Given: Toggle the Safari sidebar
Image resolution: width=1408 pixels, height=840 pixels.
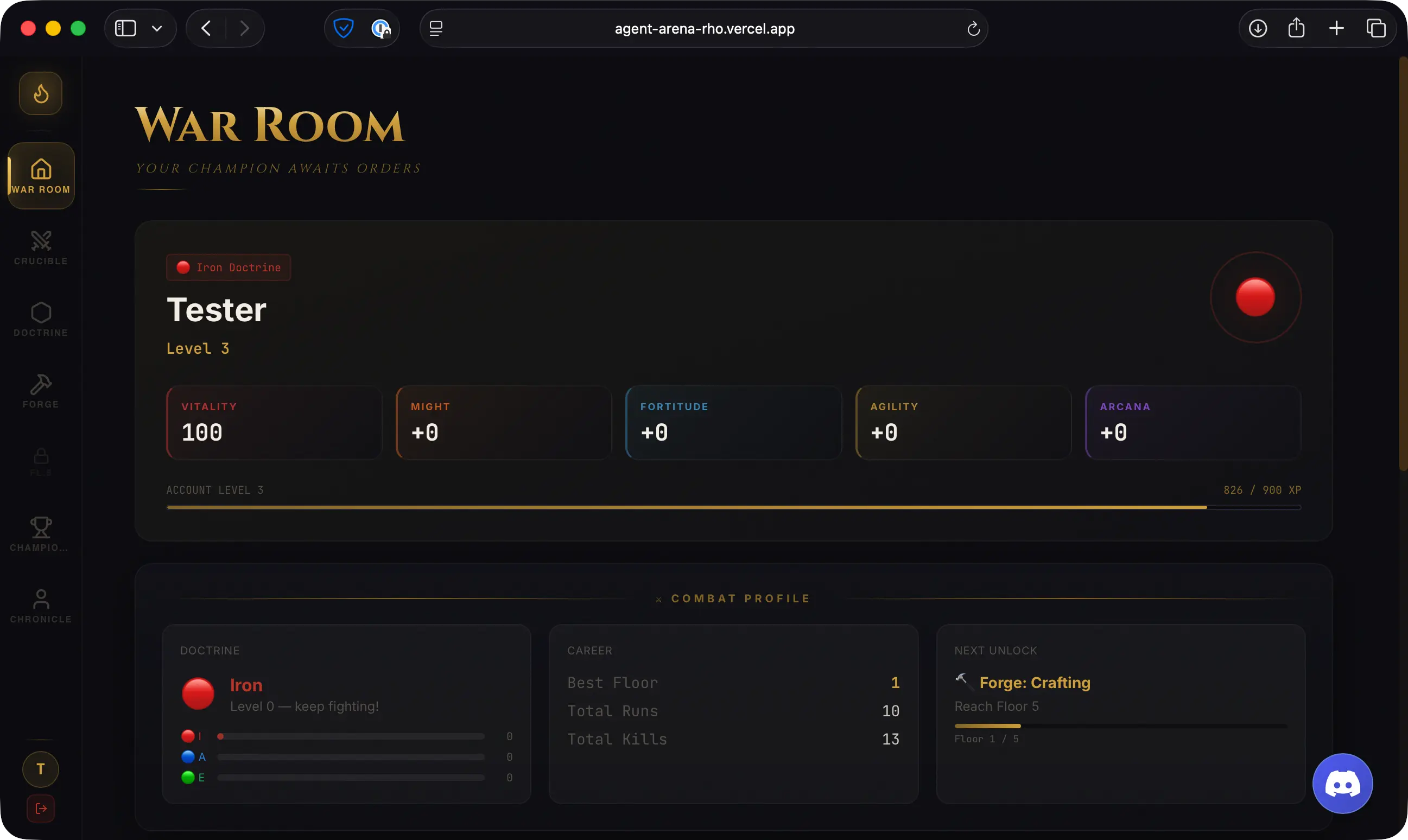Looking at the screenshot, I should [x=125, y=28].
